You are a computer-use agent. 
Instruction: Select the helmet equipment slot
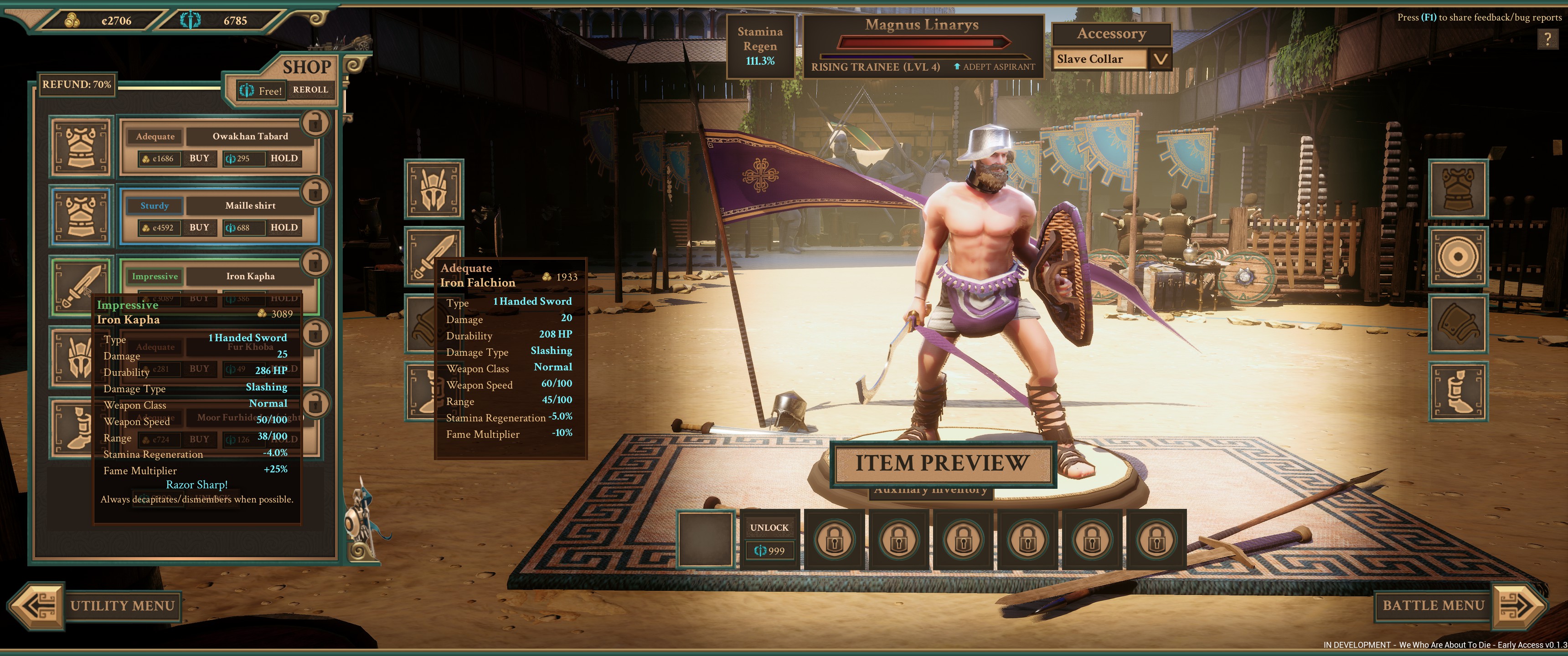tap(434, 189)
